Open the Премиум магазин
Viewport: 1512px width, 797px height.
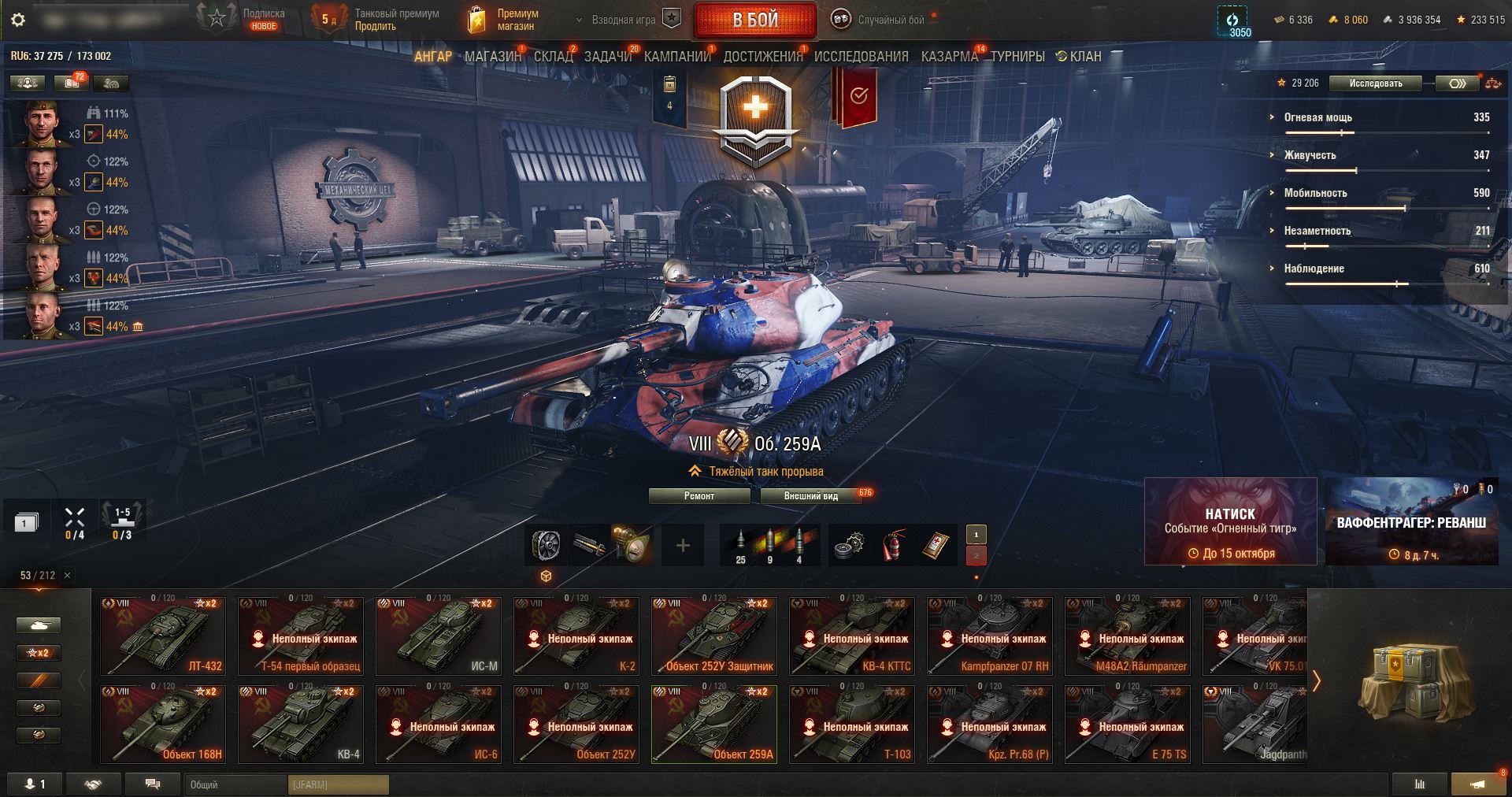[504, 20]
